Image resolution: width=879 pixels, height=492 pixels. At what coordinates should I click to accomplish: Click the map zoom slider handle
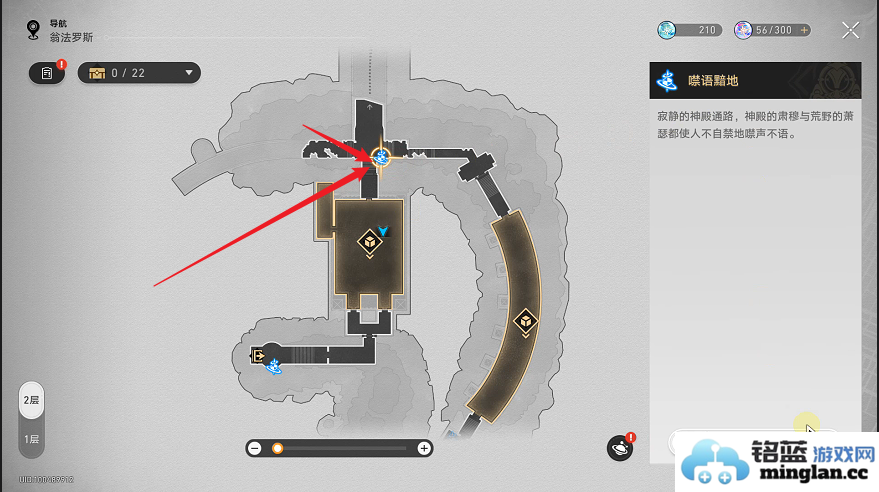[x=277, y=449]
